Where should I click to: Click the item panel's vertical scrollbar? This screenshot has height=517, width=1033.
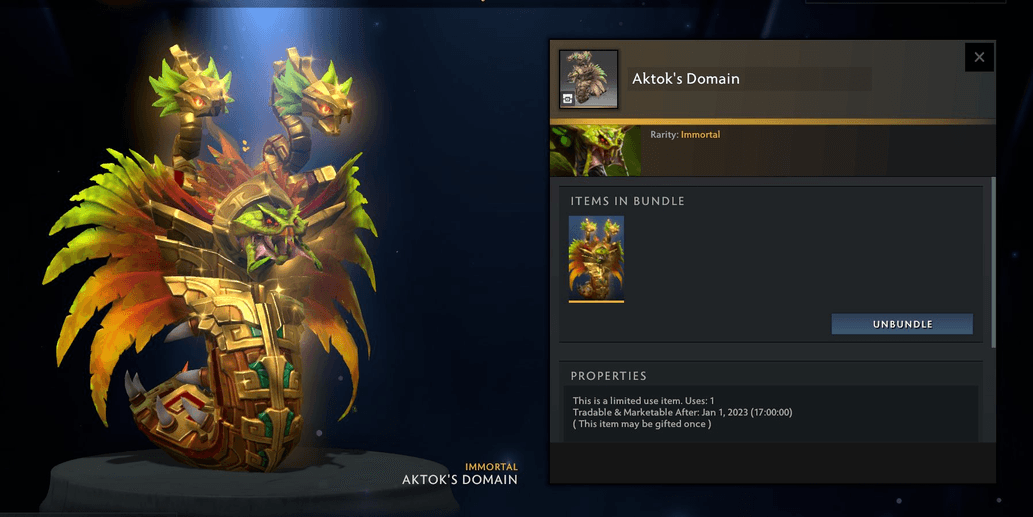[x=993, y=262]
